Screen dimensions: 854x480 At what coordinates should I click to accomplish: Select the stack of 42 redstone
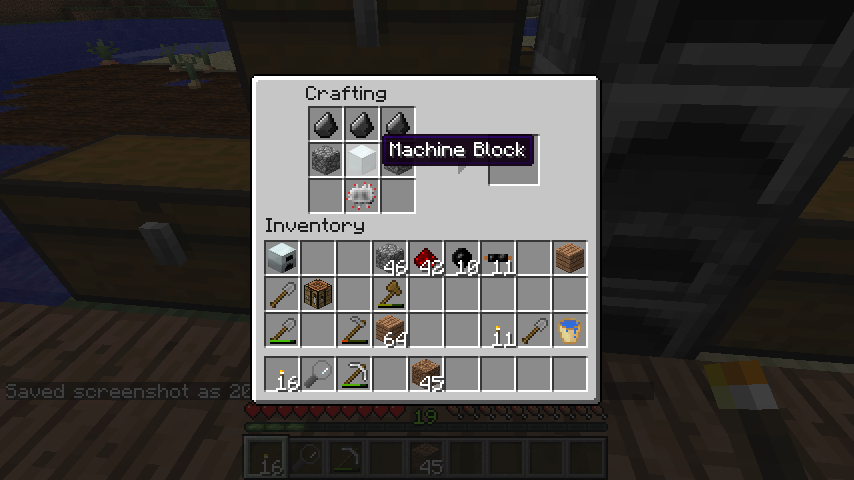pos(426,258)
